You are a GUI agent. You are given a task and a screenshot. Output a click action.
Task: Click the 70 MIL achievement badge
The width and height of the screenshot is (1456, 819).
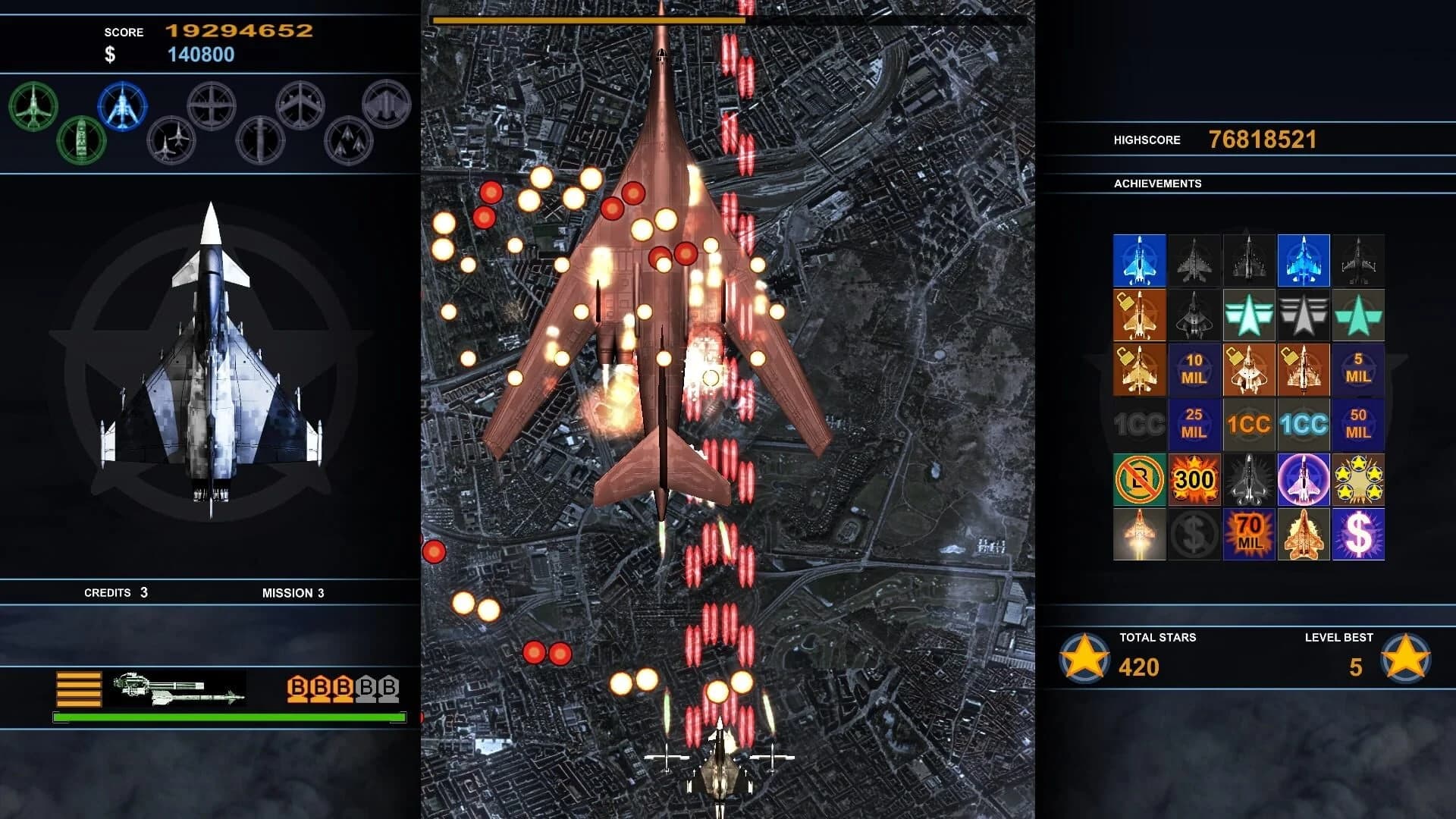tap(1248, 534)
